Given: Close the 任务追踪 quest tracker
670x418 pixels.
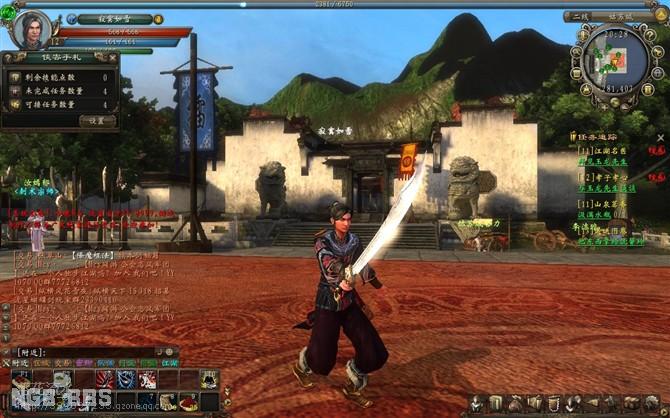Looking at the screenshot, I should click(x=662, y=137).
